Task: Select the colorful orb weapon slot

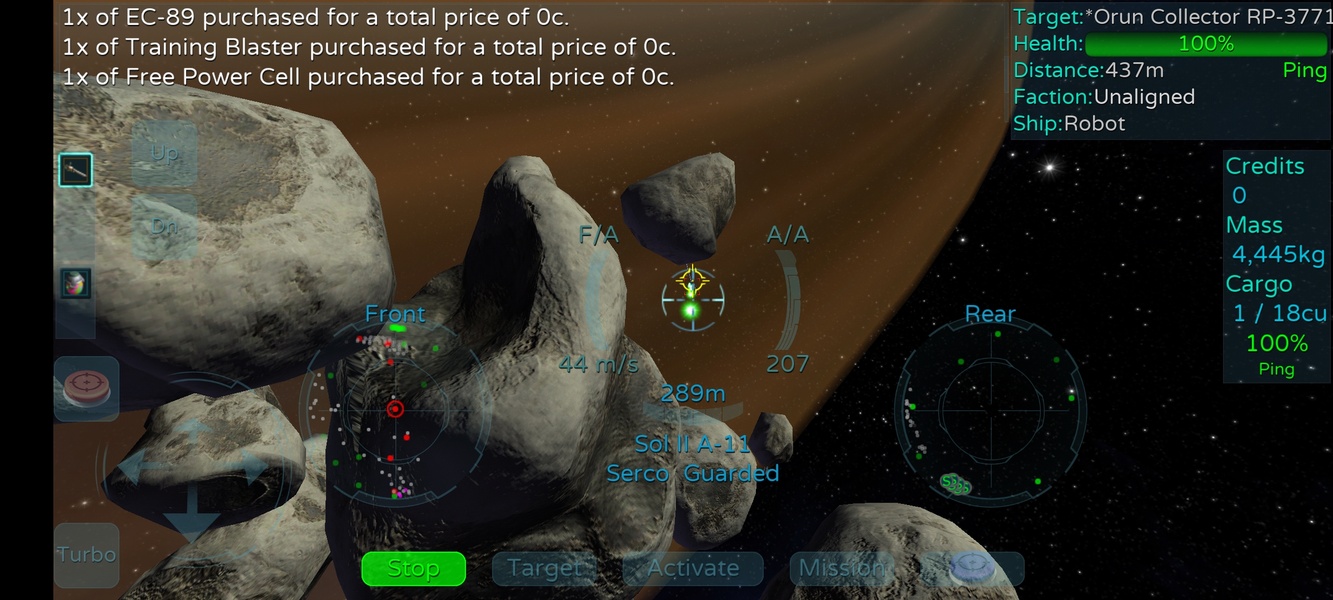Action: [x=75, y=283]
